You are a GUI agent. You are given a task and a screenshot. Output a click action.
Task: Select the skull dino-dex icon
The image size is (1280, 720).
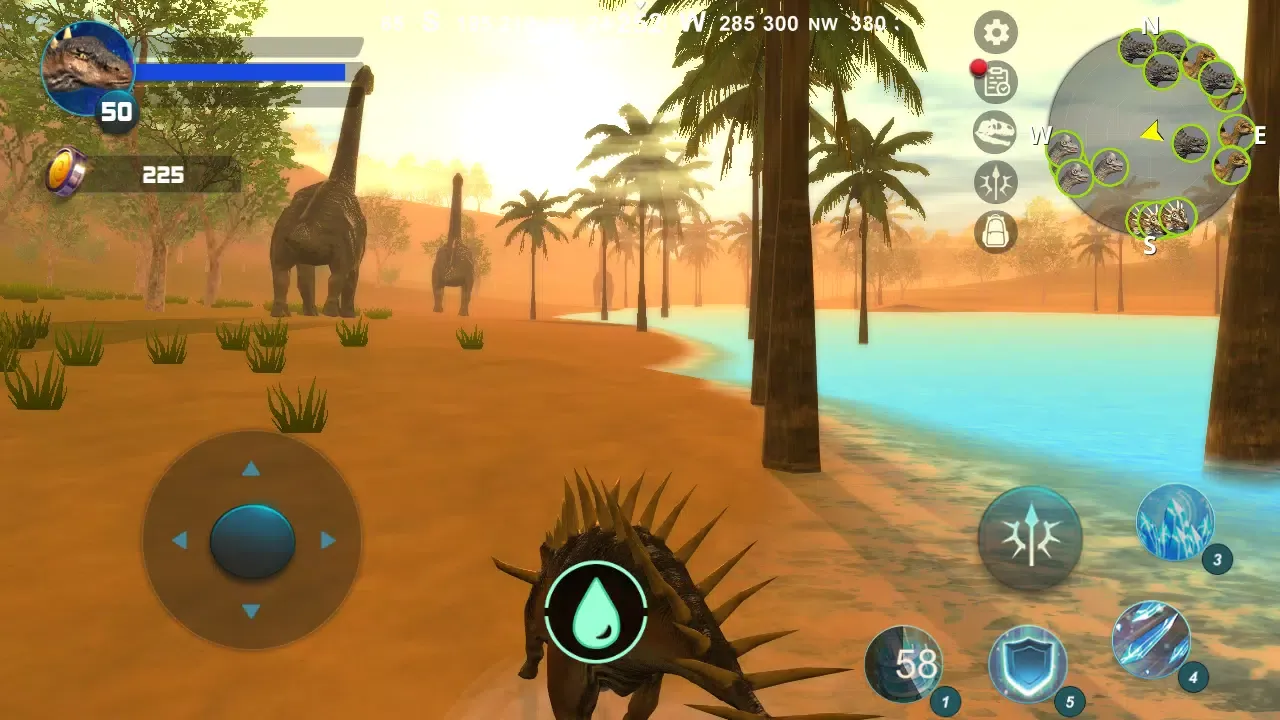pos(994,133)
